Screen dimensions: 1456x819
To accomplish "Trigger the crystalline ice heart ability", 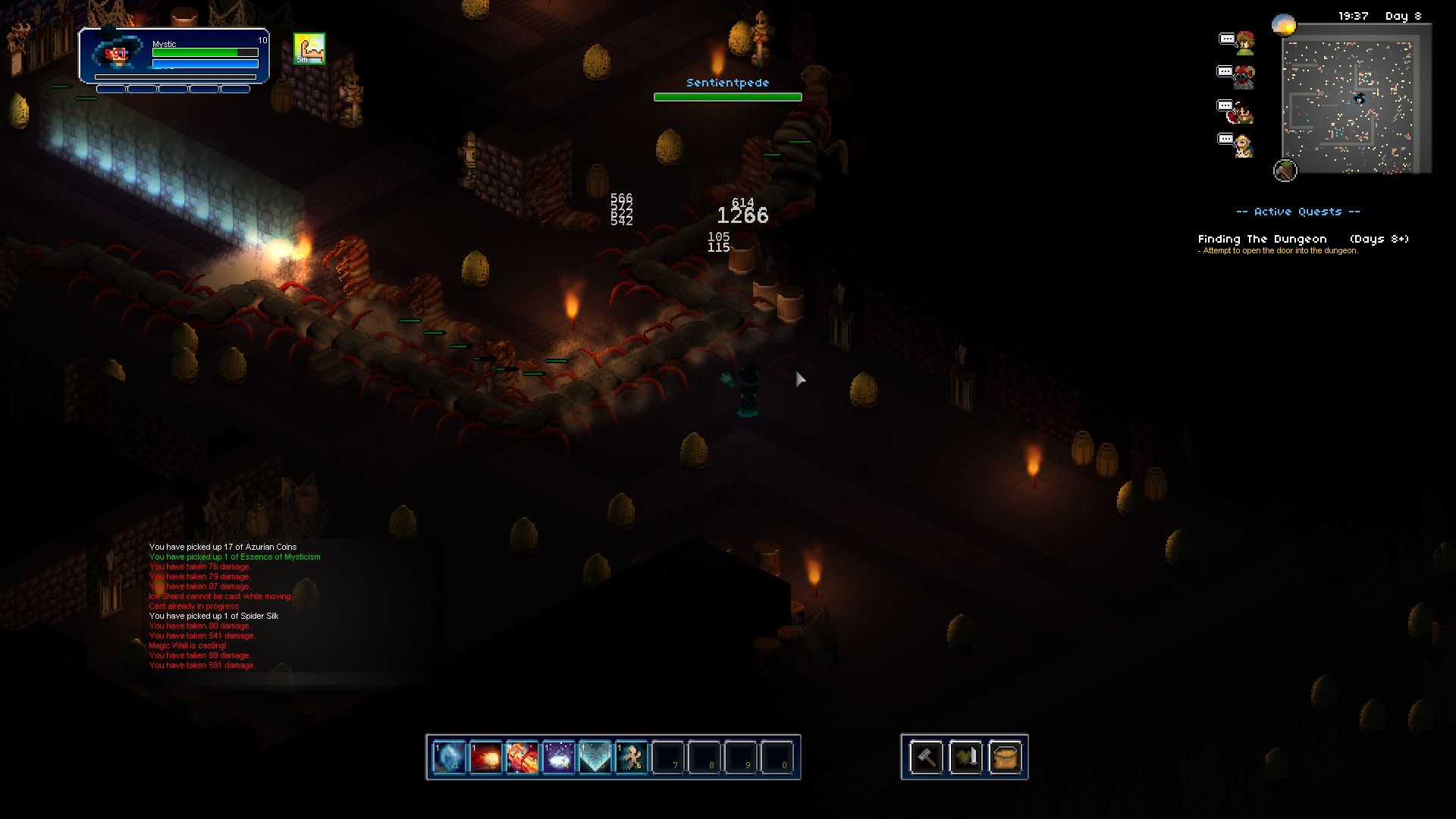I will [x=595, y=757].
